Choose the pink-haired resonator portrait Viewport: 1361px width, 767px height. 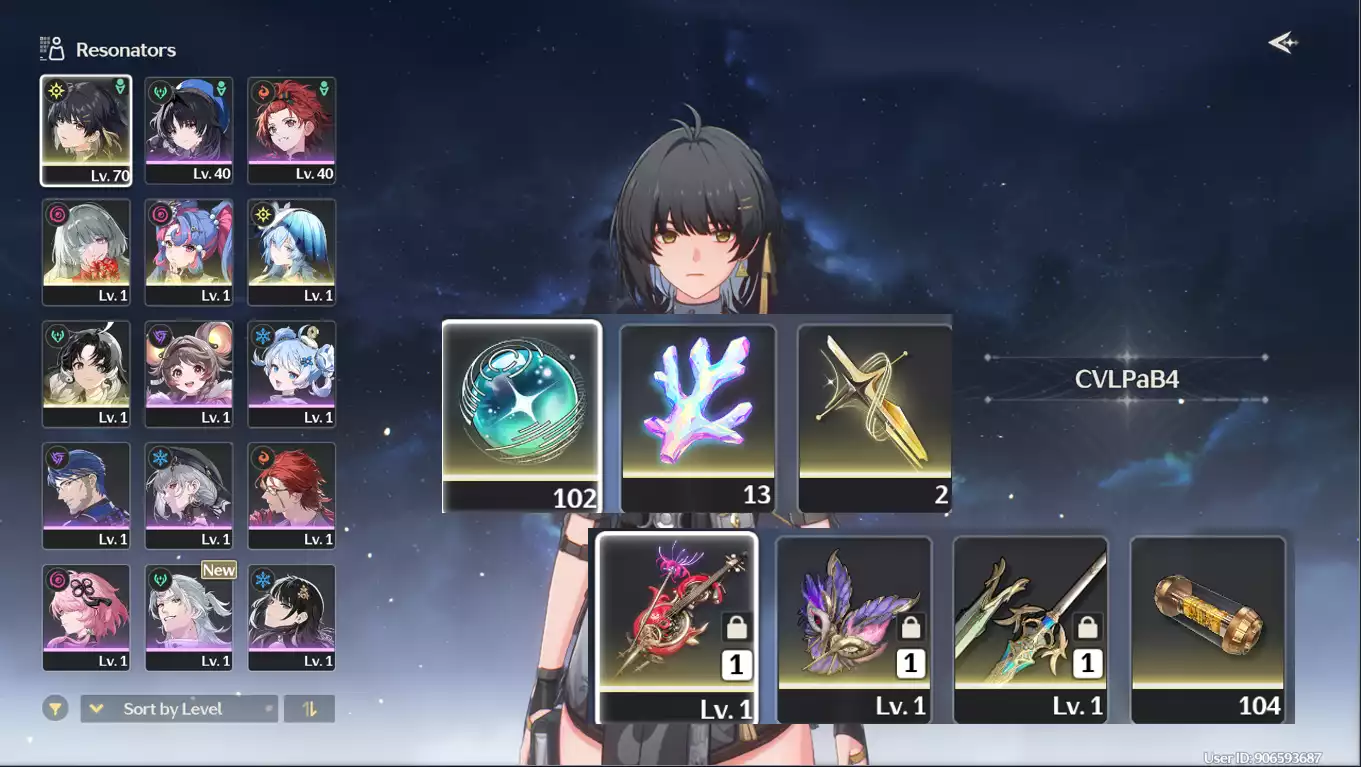86,617
